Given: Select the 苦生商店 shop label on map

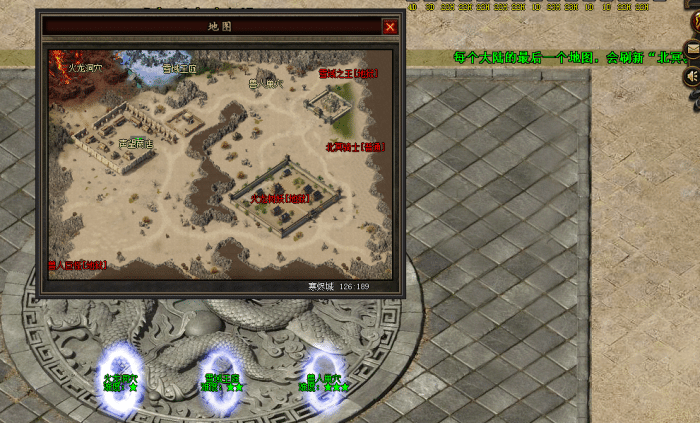Looking at the screenshot, I should 136,144.
